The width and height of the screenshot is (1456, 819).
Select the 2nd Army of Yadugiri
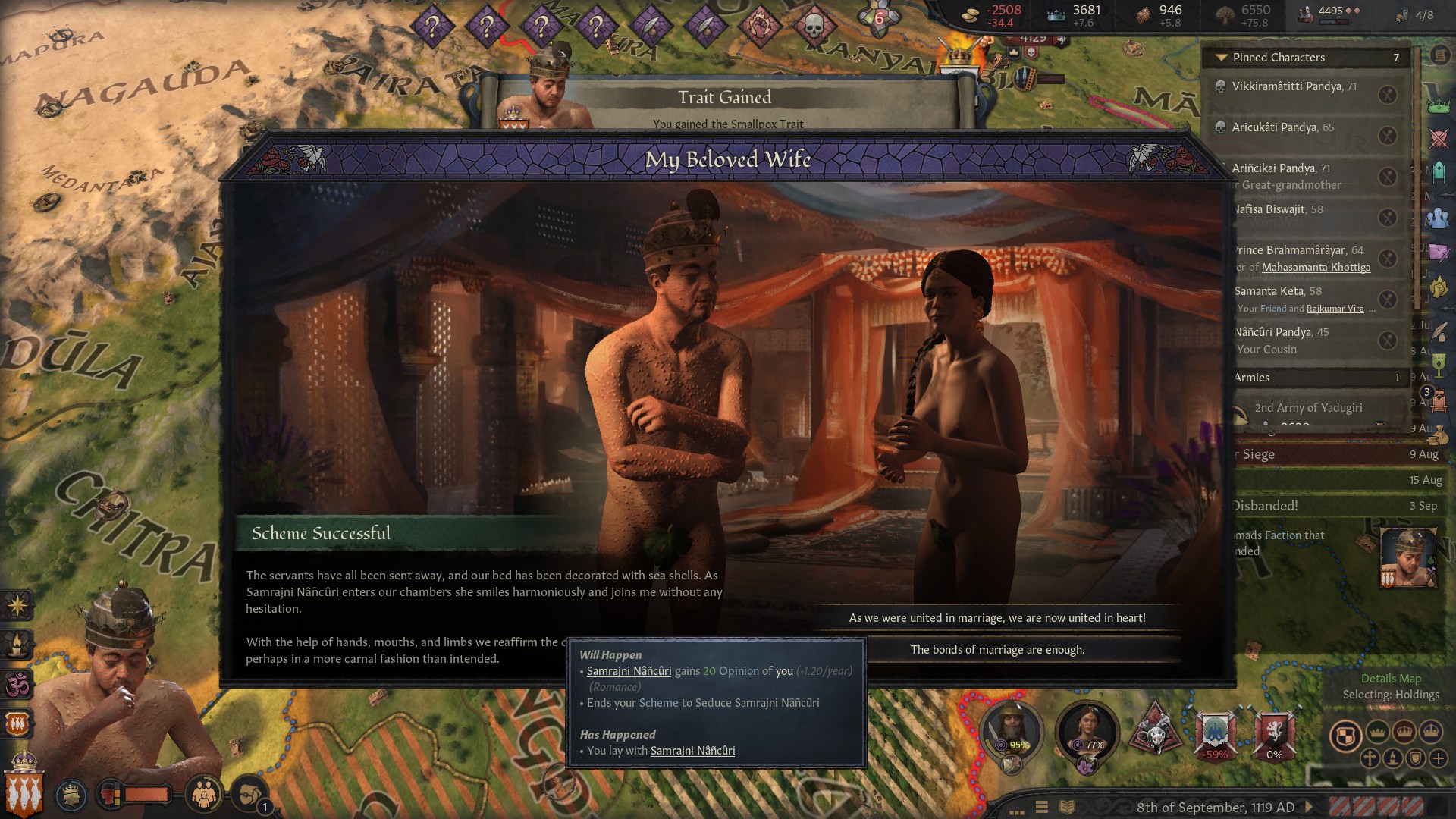(x=1307, y=408)
